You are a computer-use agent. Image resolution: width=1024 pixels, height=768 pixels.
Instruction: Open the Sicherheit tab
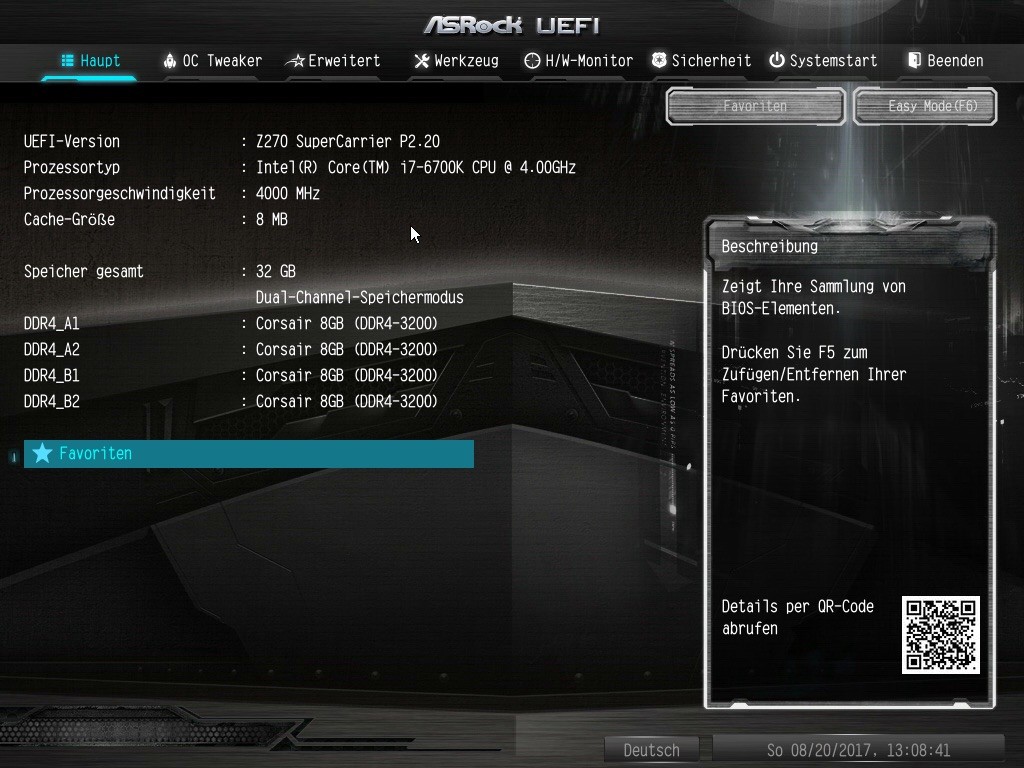(x=701, y=61)
